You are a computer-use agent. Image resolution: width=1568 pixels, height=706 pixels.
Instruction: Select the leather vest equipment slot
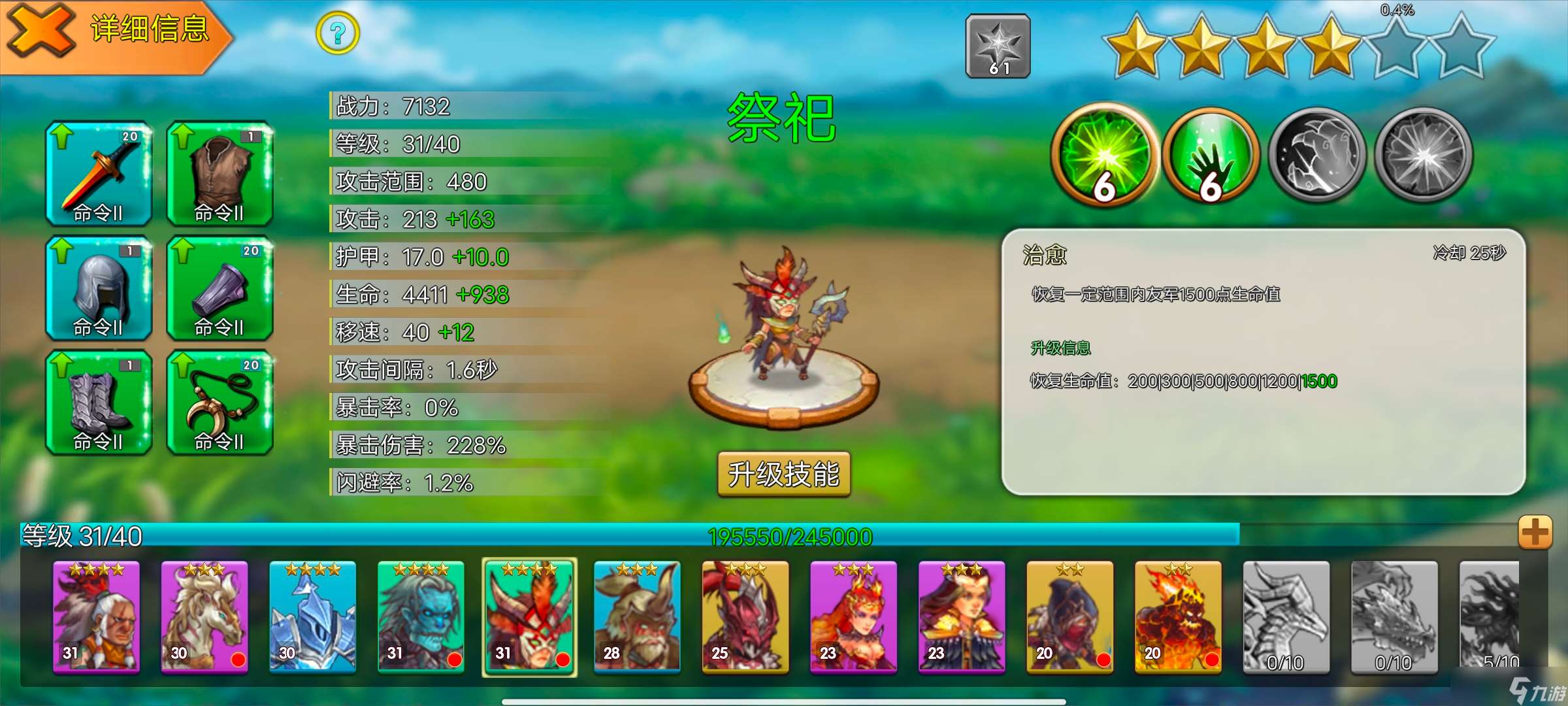tap(220, 174)
